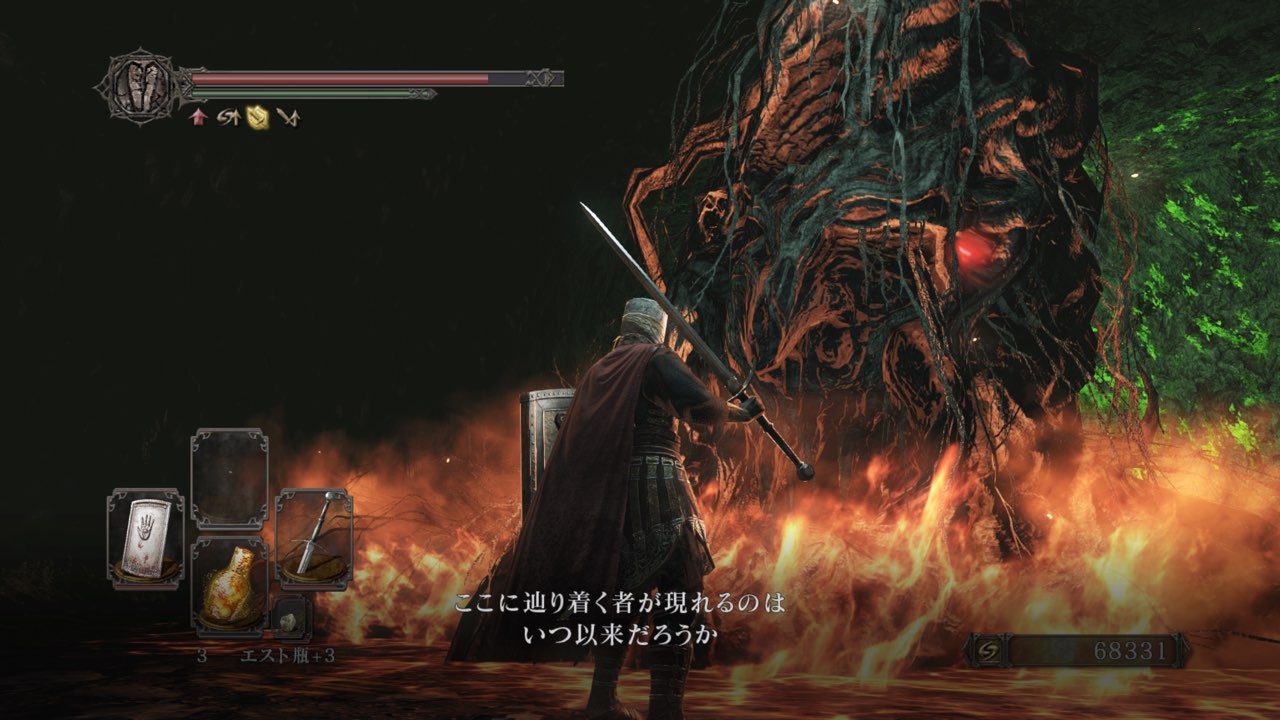Select the hand-emblem shield slot
Screen dimensions: 1280x720
(145, 537)
